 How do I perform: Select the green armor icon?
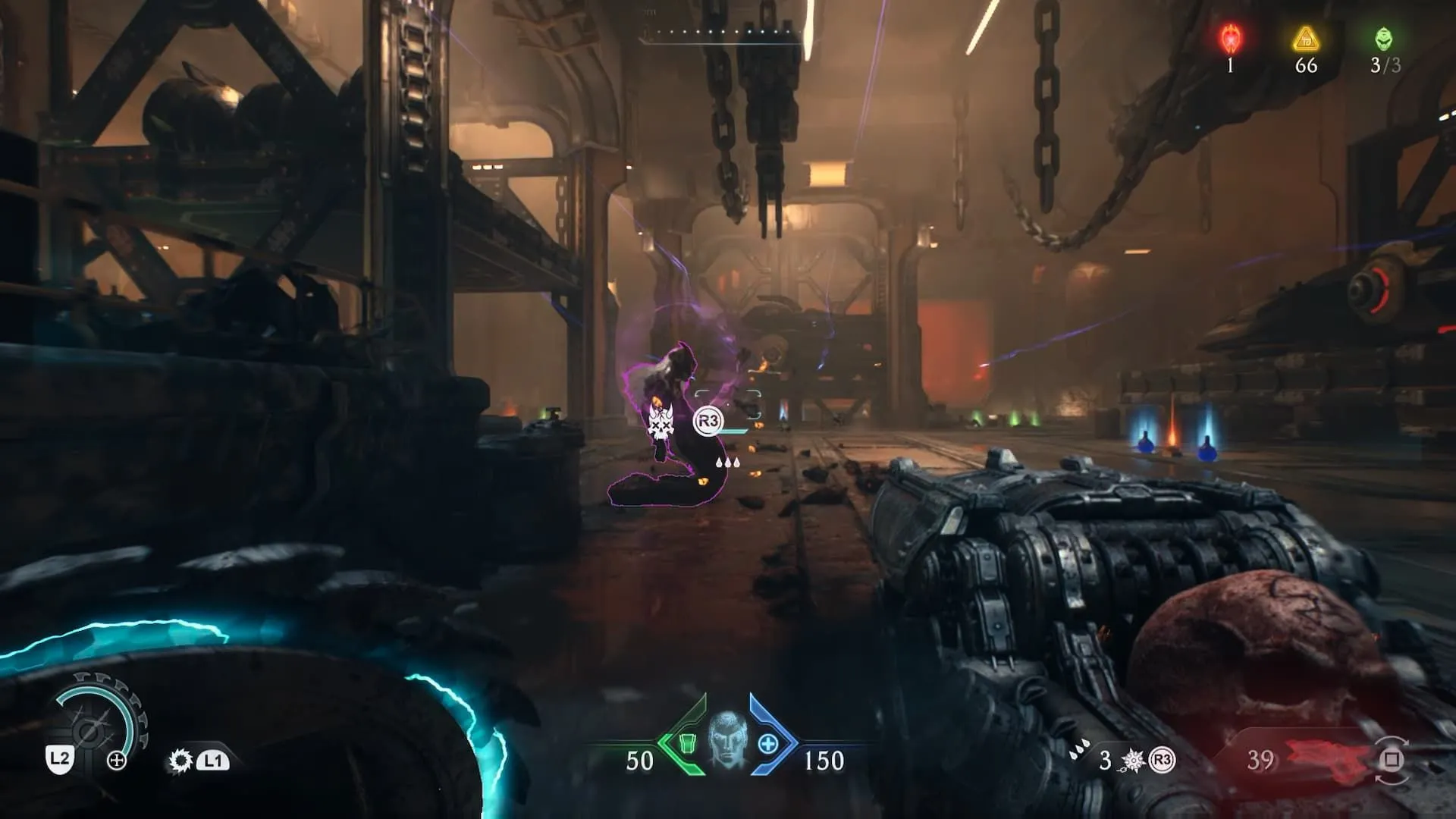point(686,742)
